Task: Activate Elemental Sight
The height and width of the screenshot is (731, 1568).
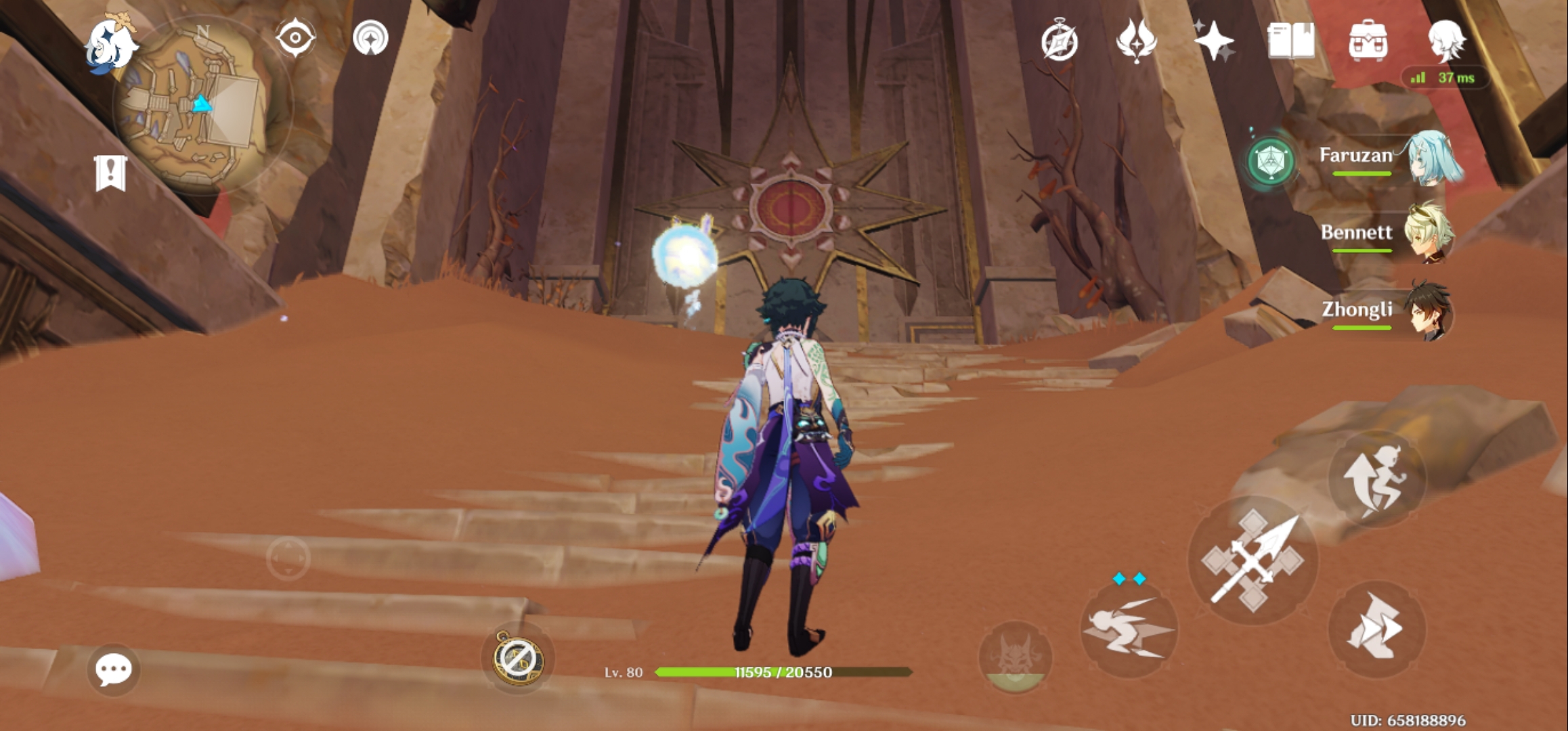Action: pyautogui.click(x=296, y=37)
